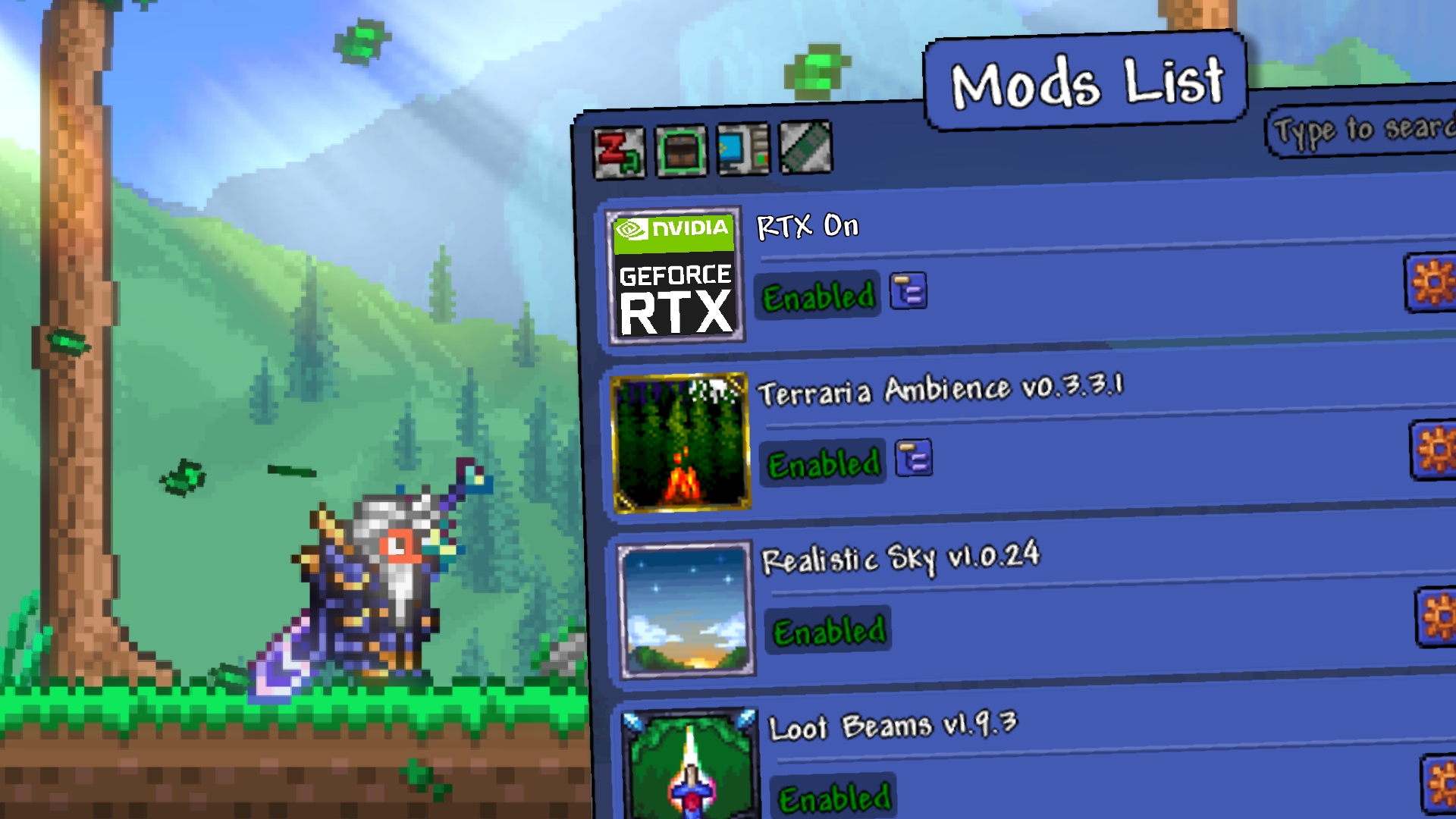Toggle Terraria Ambience mod's Enabled button
This screenshot has height=819, width=1456.
pyautogui.click(x=824, y=463)
